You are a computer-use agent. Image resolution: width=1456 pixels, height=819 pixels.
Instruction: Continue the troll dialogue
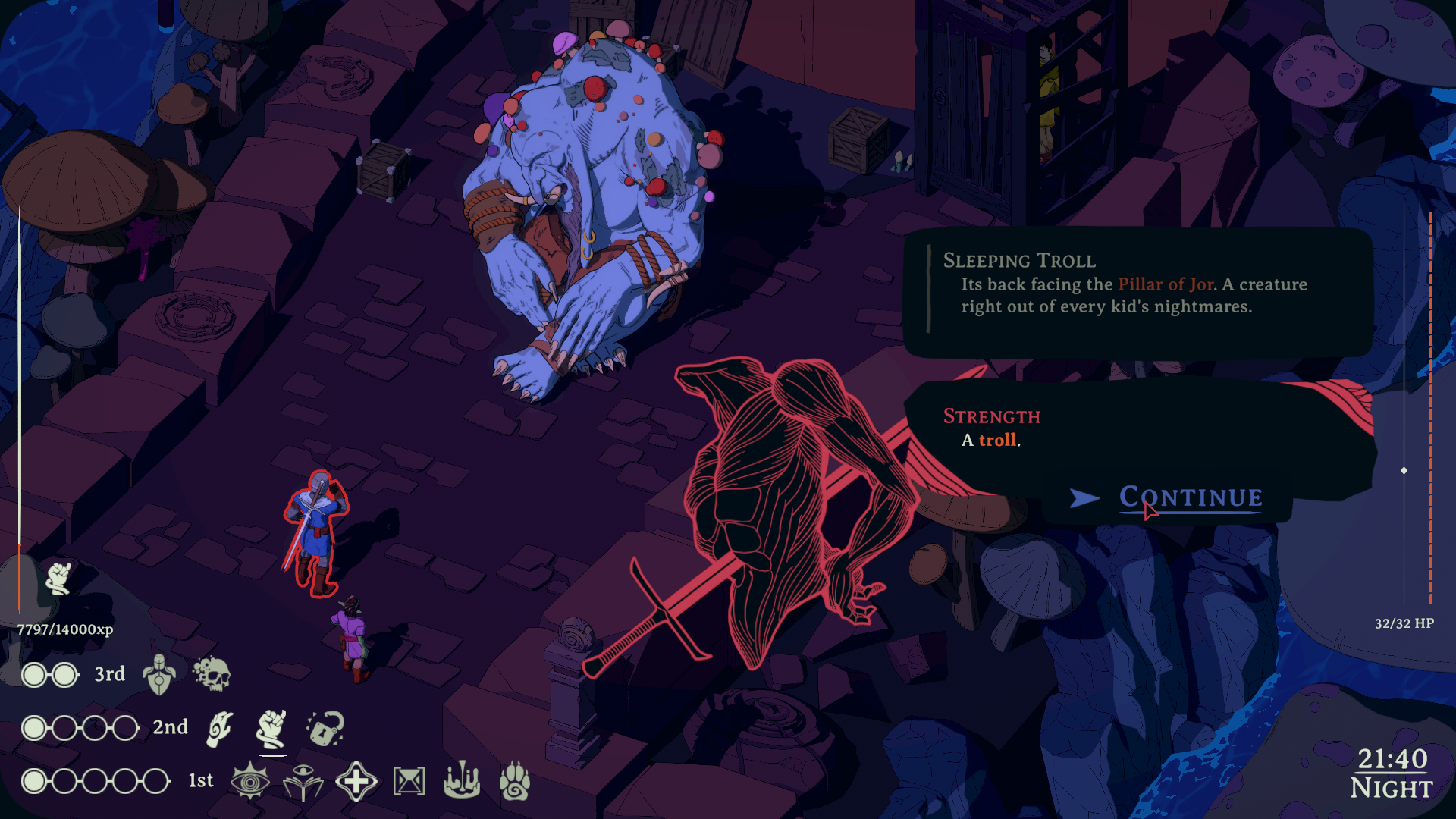click(1191, 497)
